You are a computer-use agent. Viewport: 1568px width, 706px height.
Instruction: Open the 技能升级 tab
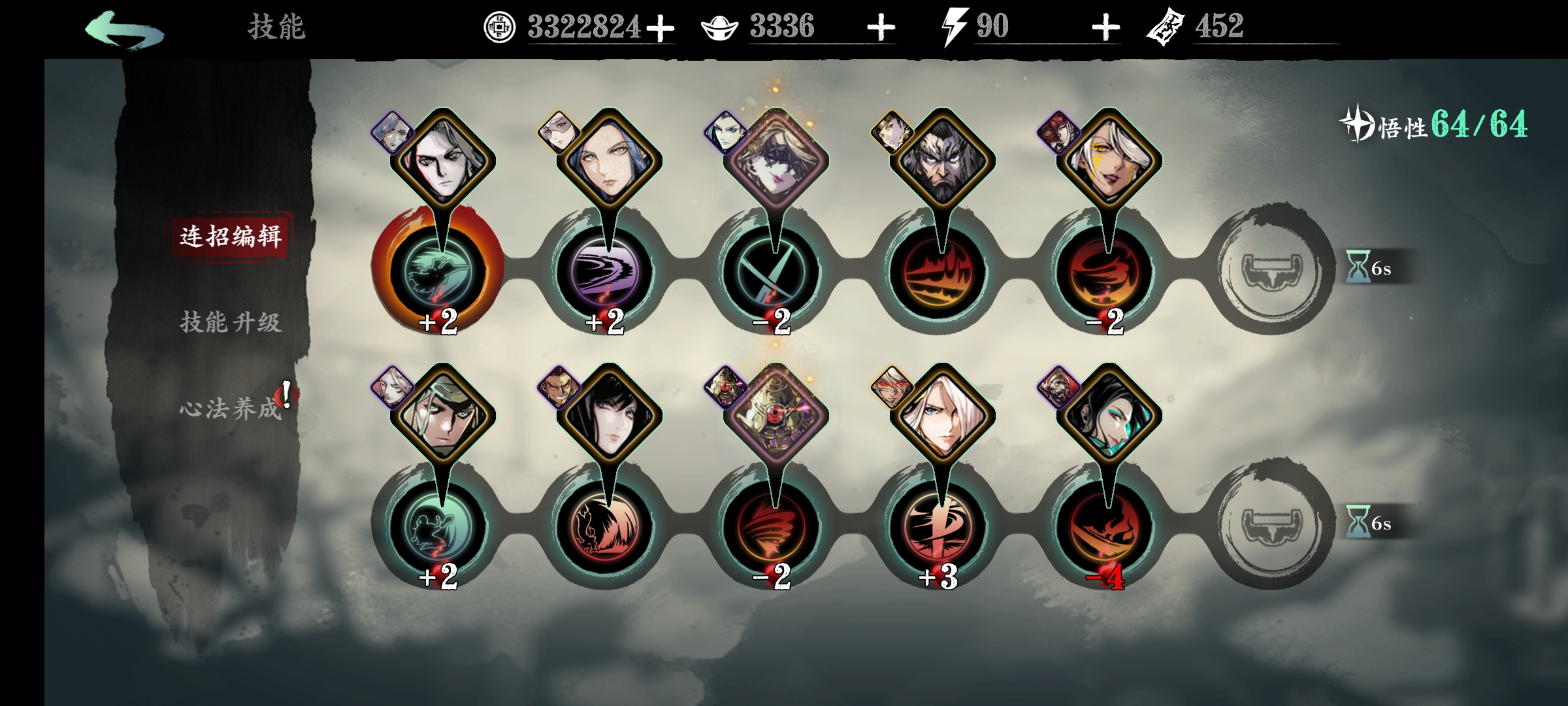[231, 322]
